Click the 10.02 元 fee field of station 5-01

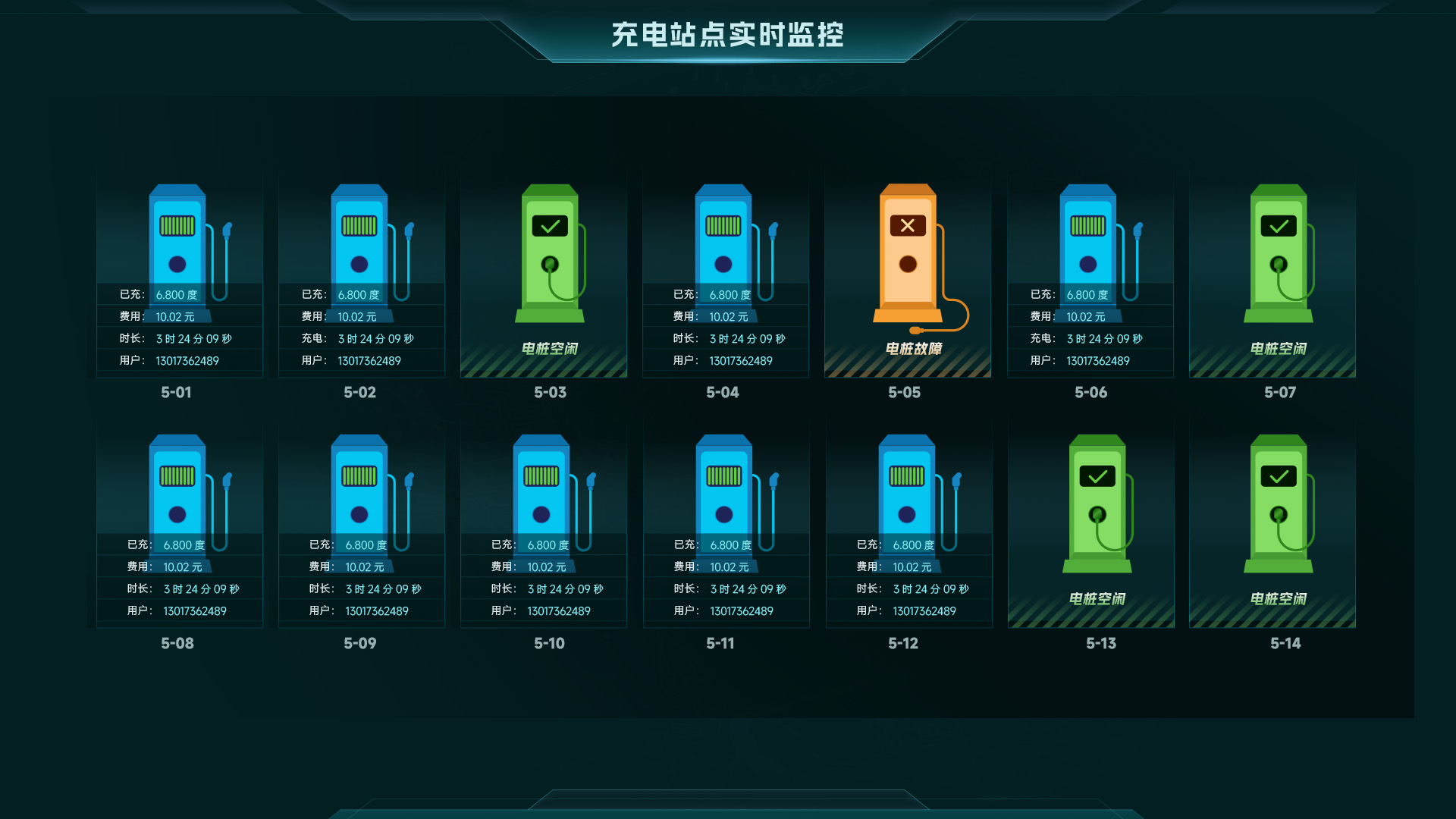pyautogui.click(x=174, y=317)
